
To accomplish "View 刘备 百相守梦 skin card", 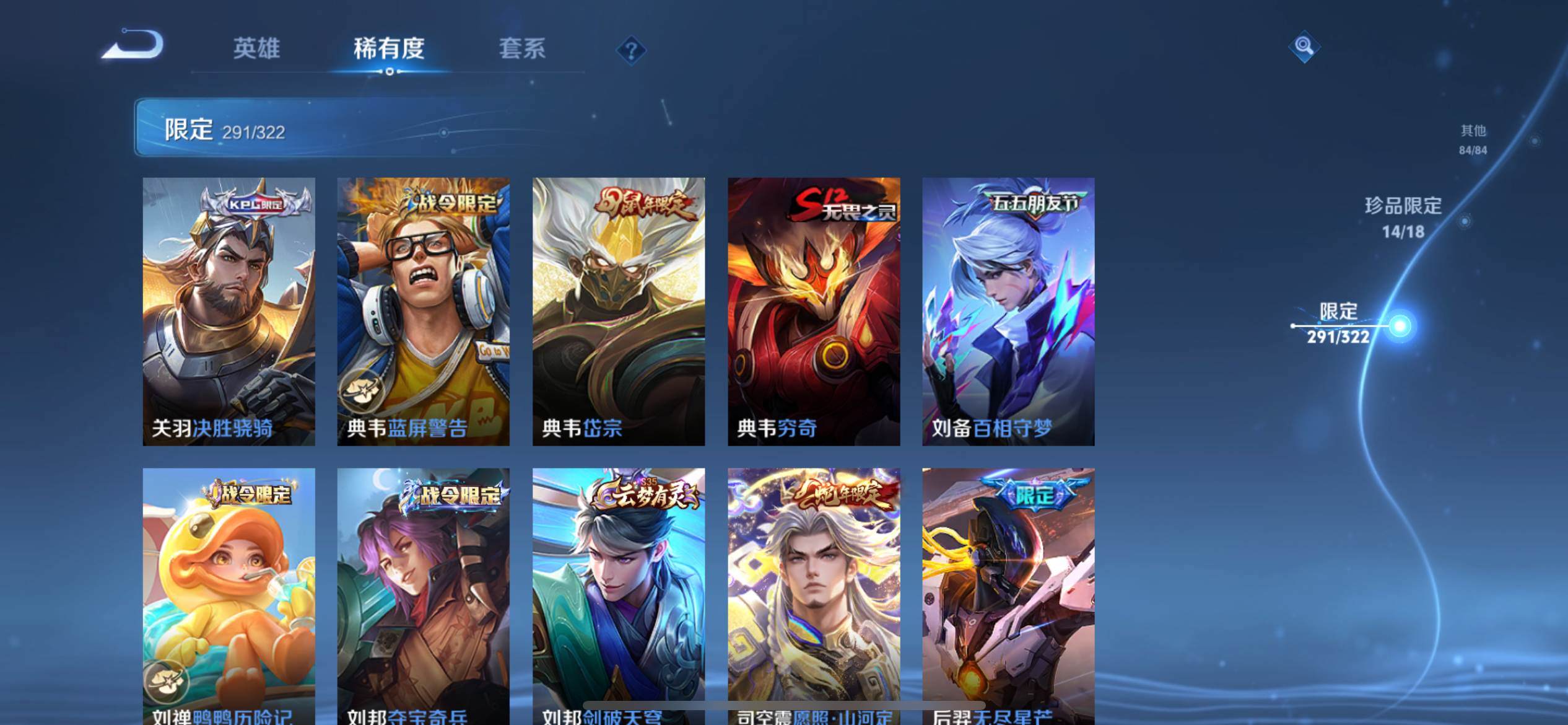I will coord(1008,311).
